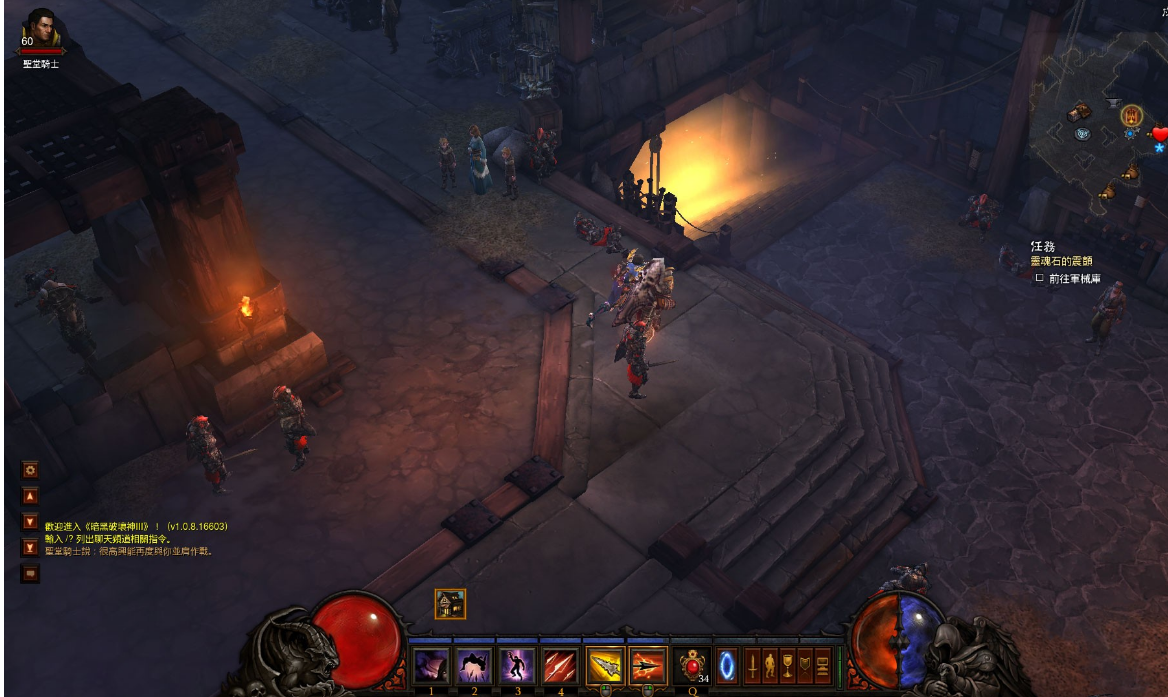The width and height of the screenshot is (1168, 697).
Task: Cast the blue Town Portal
Action: coord(727,665)
